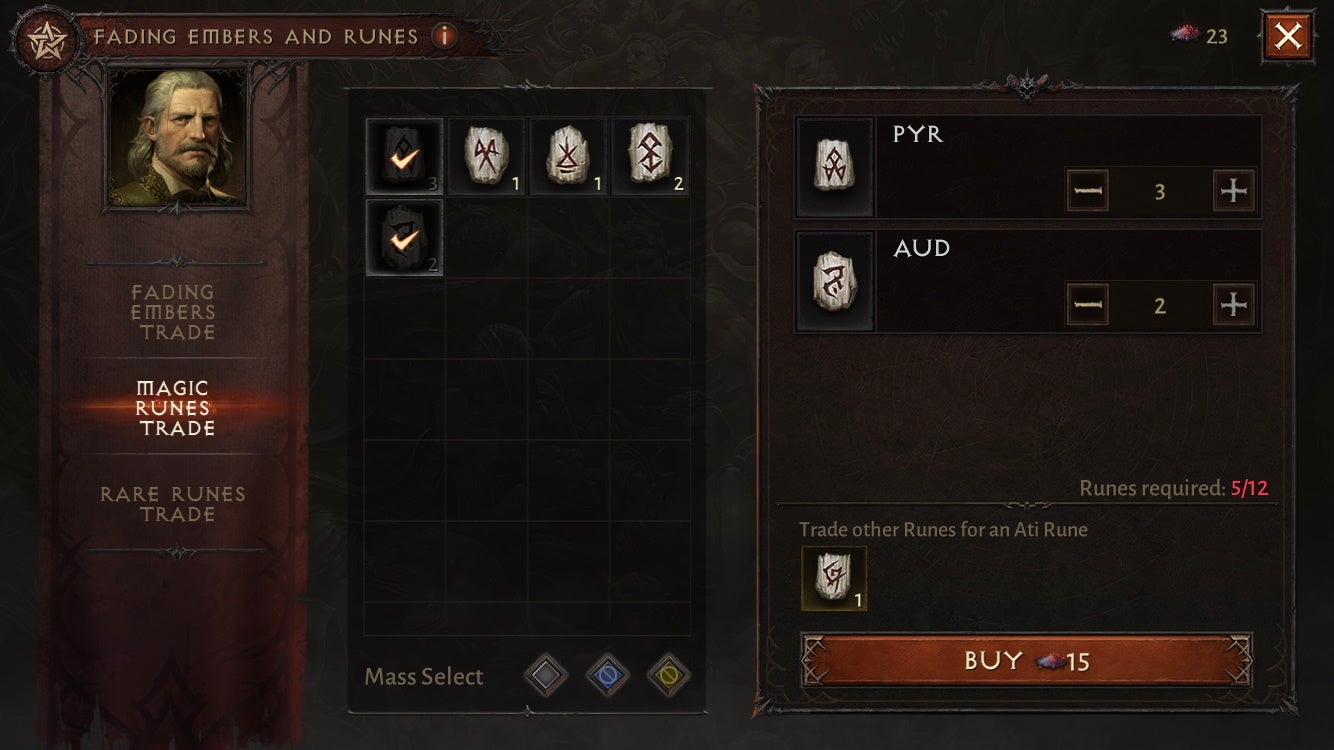The height and width of the screenshot is (750, 1334).
Task: Deselect the checked rune stack of 3
Action: click(403, 155)
